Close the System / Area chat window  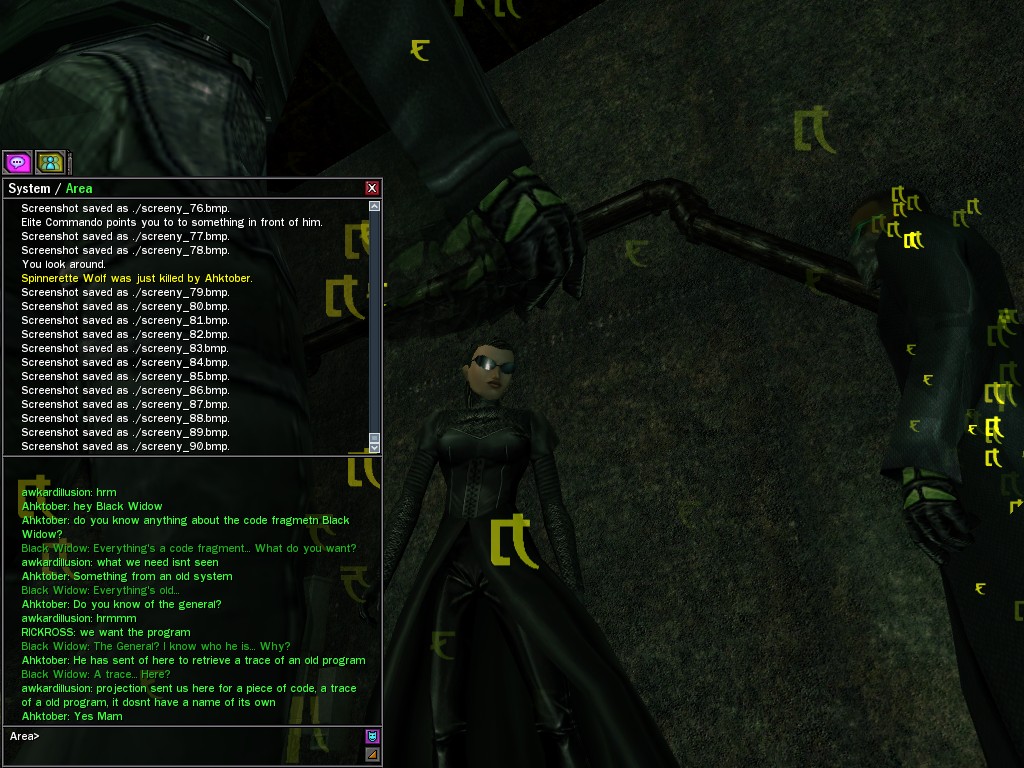pyautogui.click(x=372, y=188)
